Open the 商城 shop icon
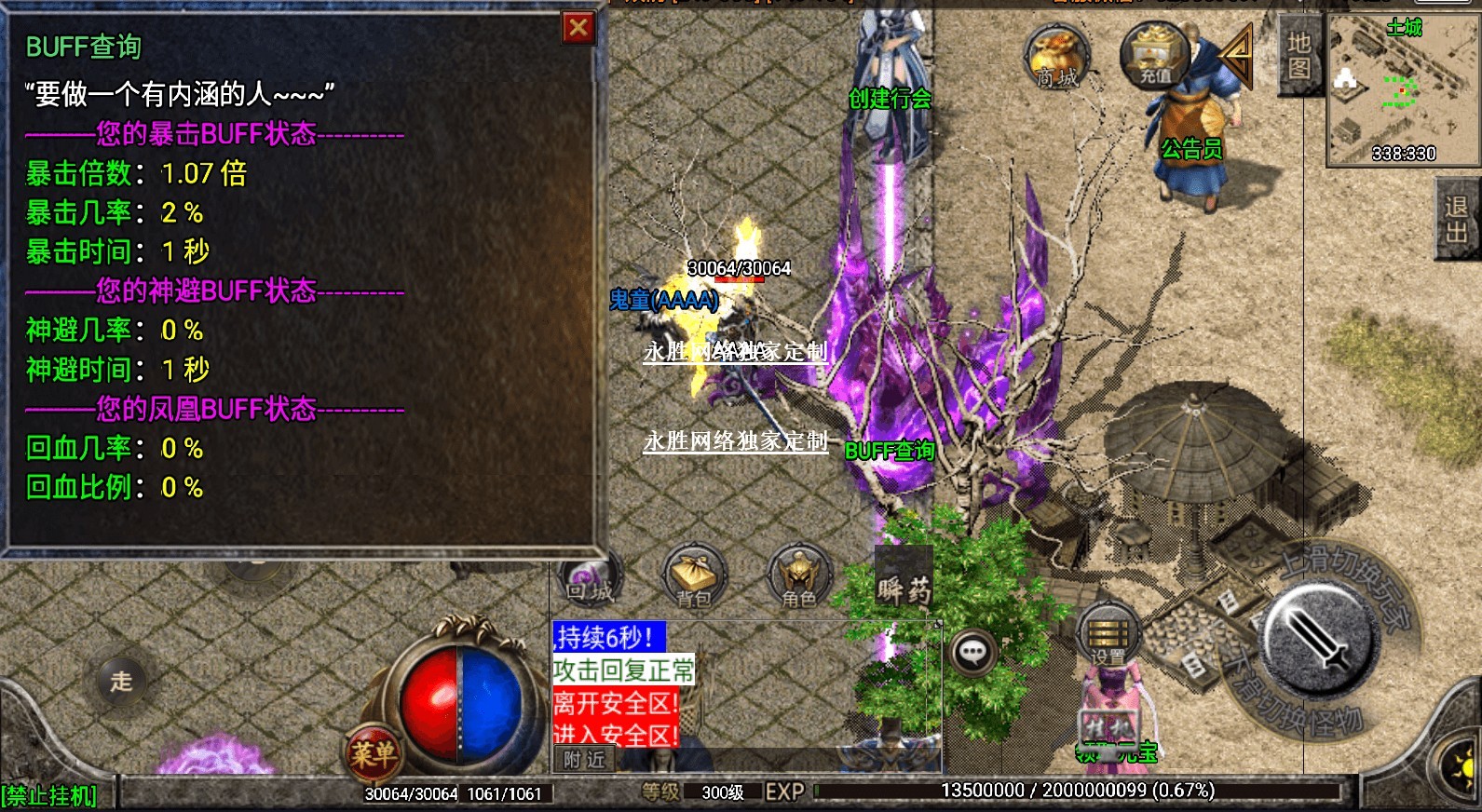Viewport: 1482px width, 812px height. (1056, 58)
